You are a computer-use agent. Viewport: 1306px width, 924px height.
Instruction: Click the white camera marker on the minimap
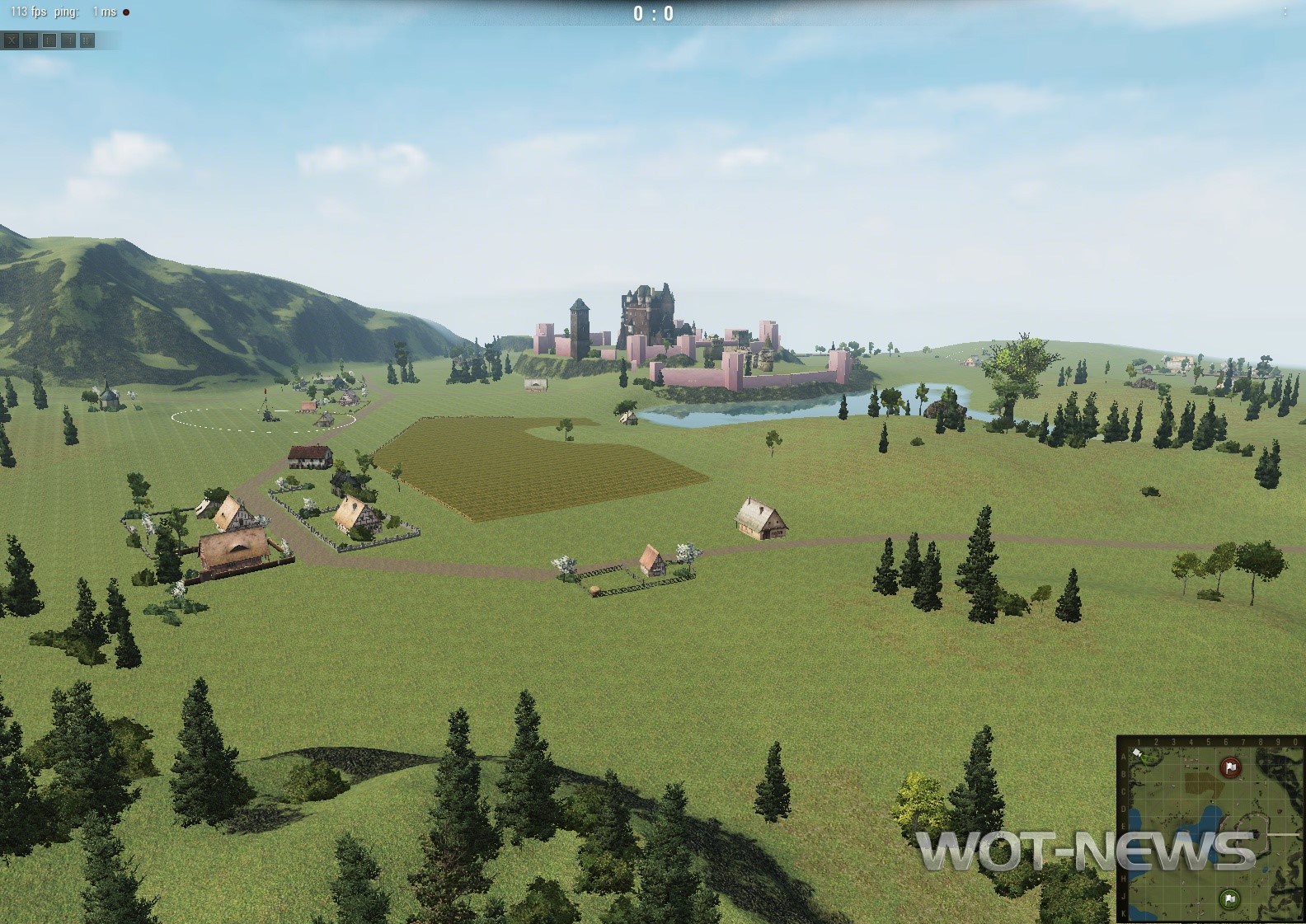click(x=1138, y=753)
